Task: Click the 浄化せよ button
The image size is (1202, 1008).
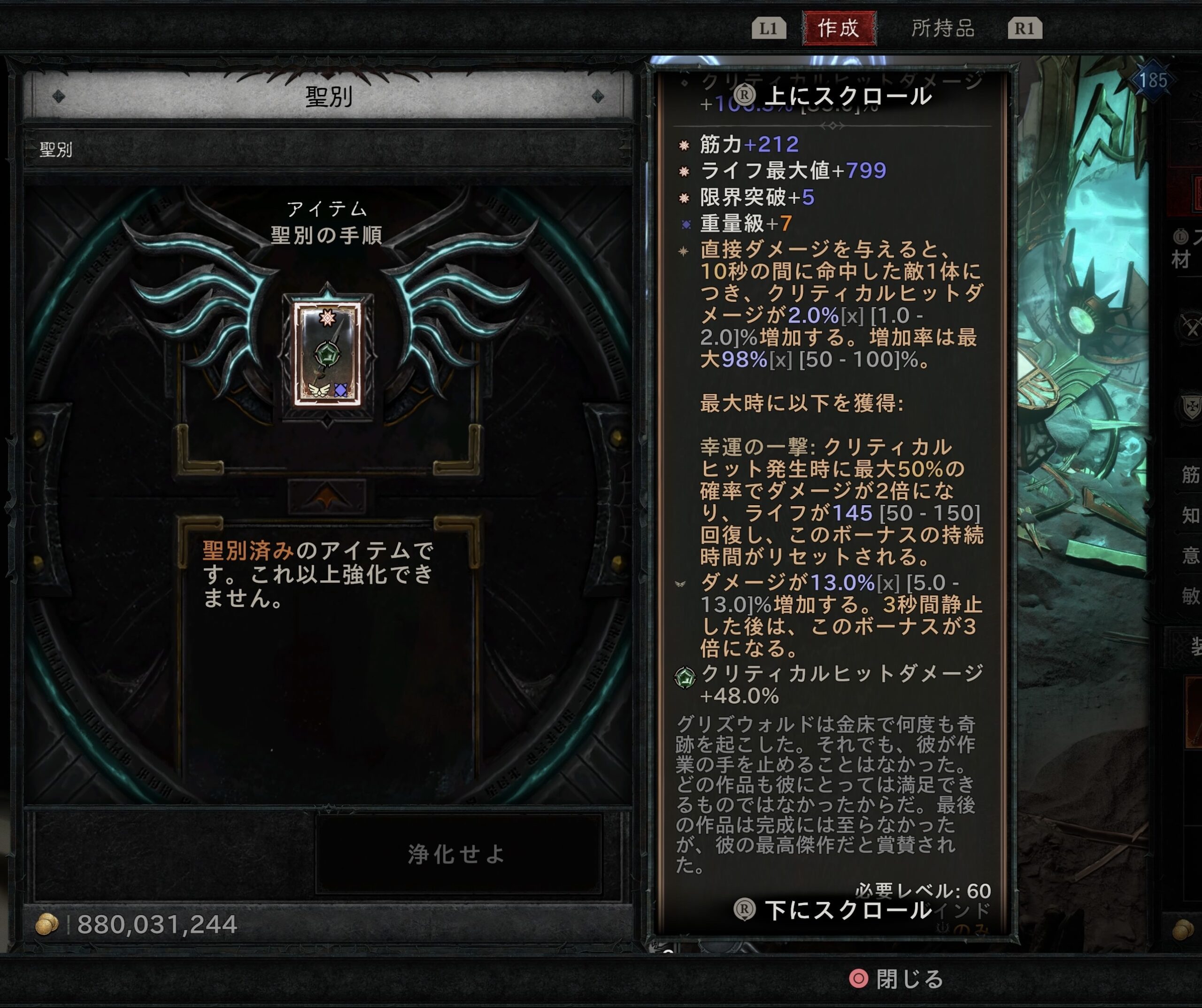Action: coord(458,854)
